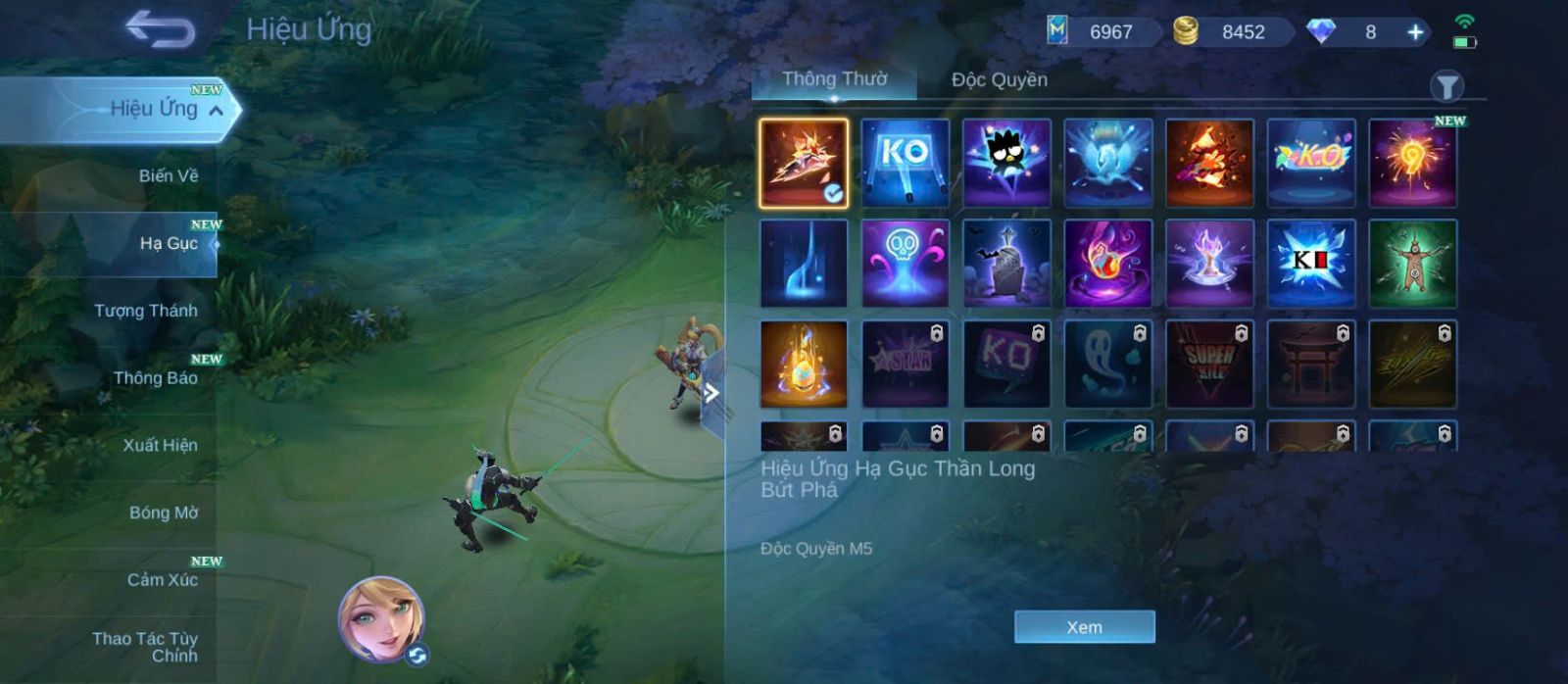Image resolution: width=1568 pixels, height=684 pixels.
Task: Switch to the Độc Quyền tab
Action: (x=999, y=80)
